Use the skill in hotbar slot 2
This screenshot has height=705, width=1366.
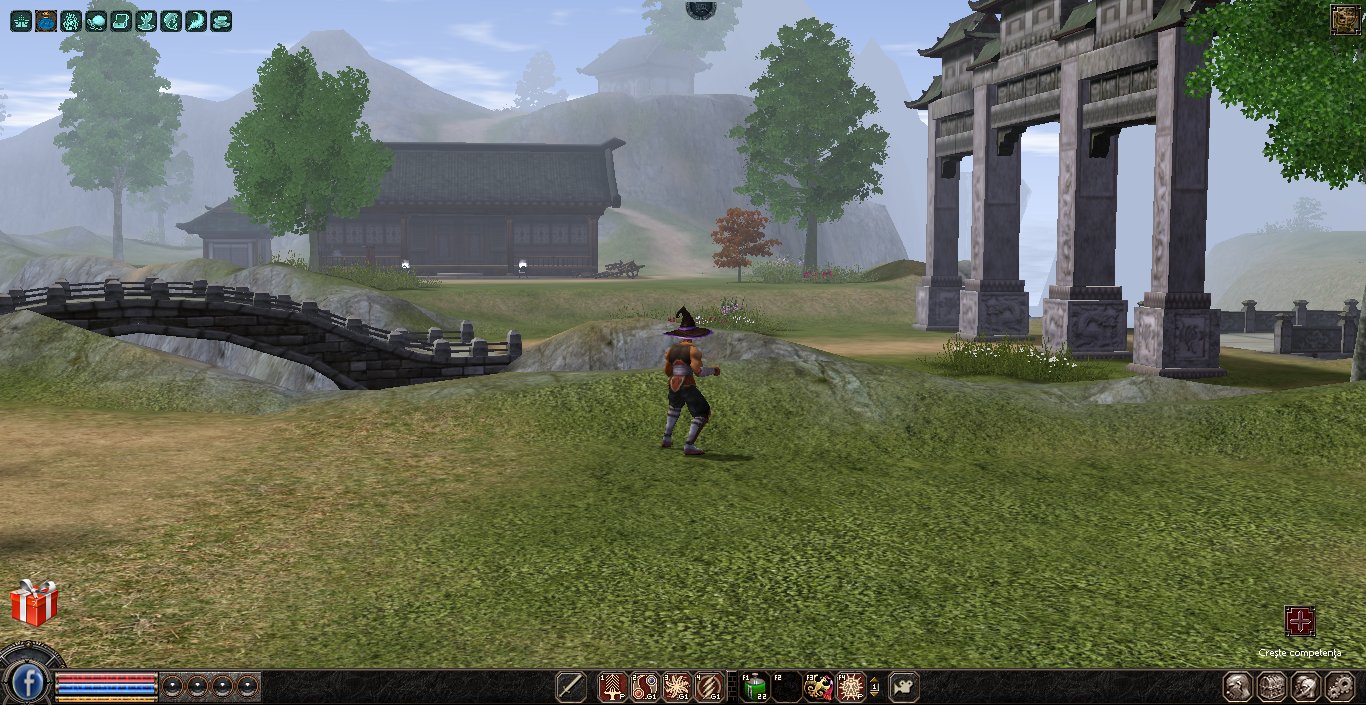[645, 687]
